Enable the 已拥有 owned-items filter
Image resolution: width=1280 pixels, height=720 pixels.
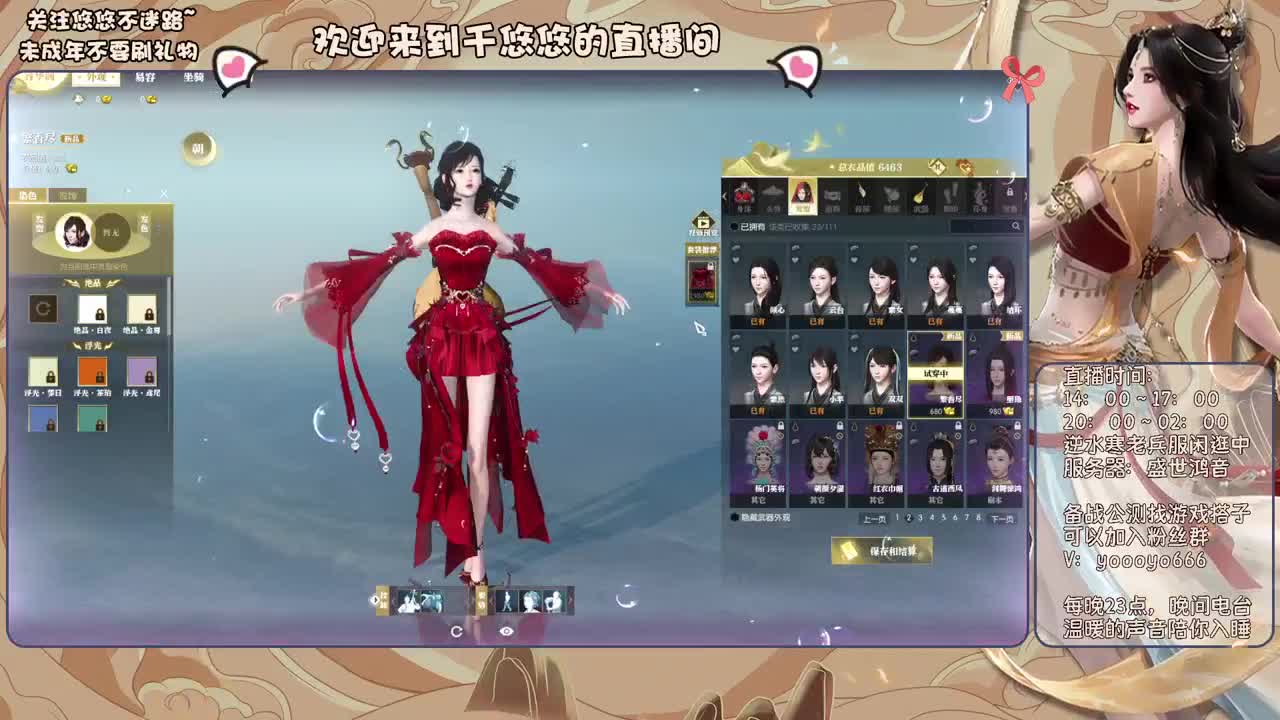pyautogui.click(x=732, y=226)
